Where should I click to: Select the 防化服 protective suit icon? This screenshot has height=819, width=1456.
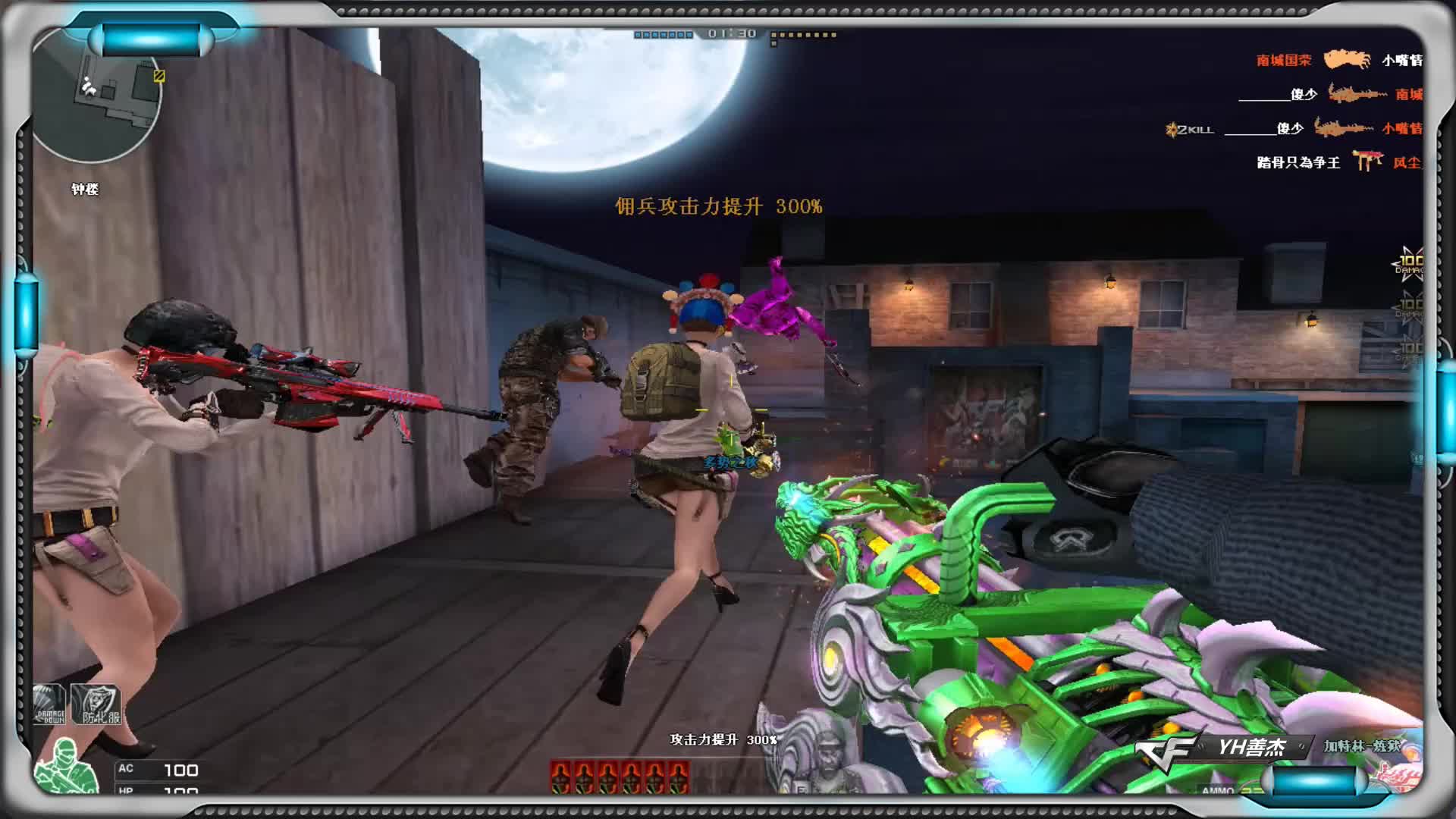point(96,704)
